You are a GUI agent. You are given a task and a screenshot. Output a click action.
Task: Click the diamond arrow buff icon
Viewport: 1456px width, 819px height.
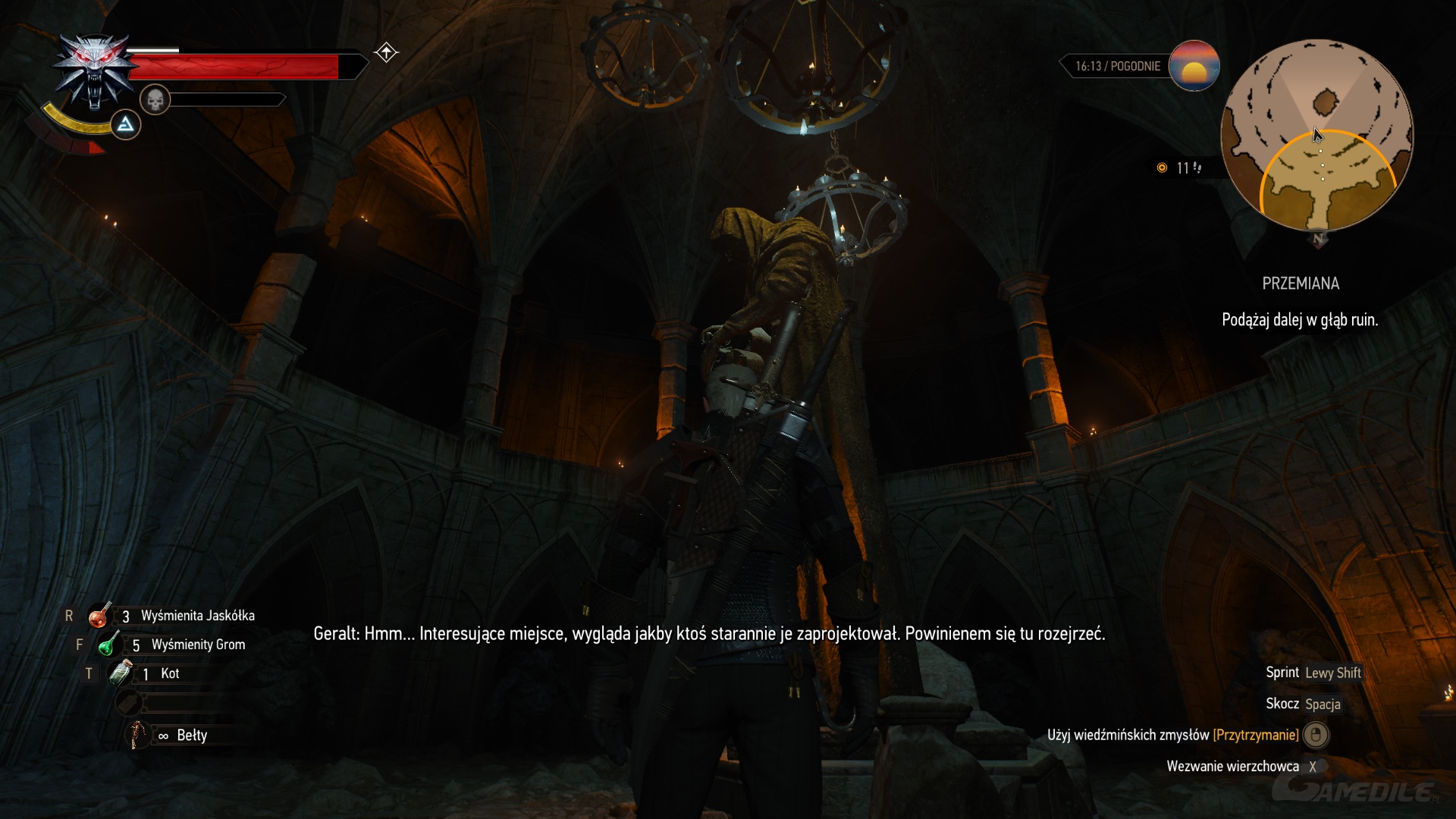pyautogui.click(x=386, y=52)
